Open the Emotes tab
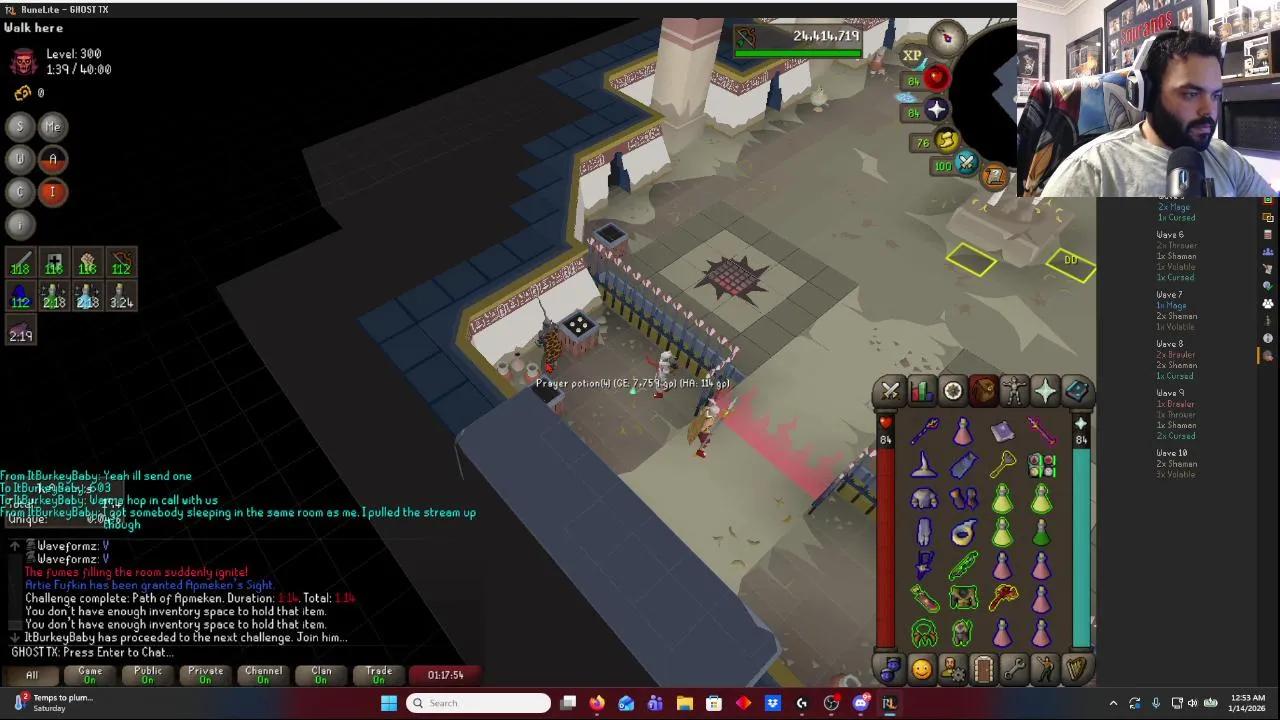This screenshot has height=720, width=1280. click(x=1045, y=668)
